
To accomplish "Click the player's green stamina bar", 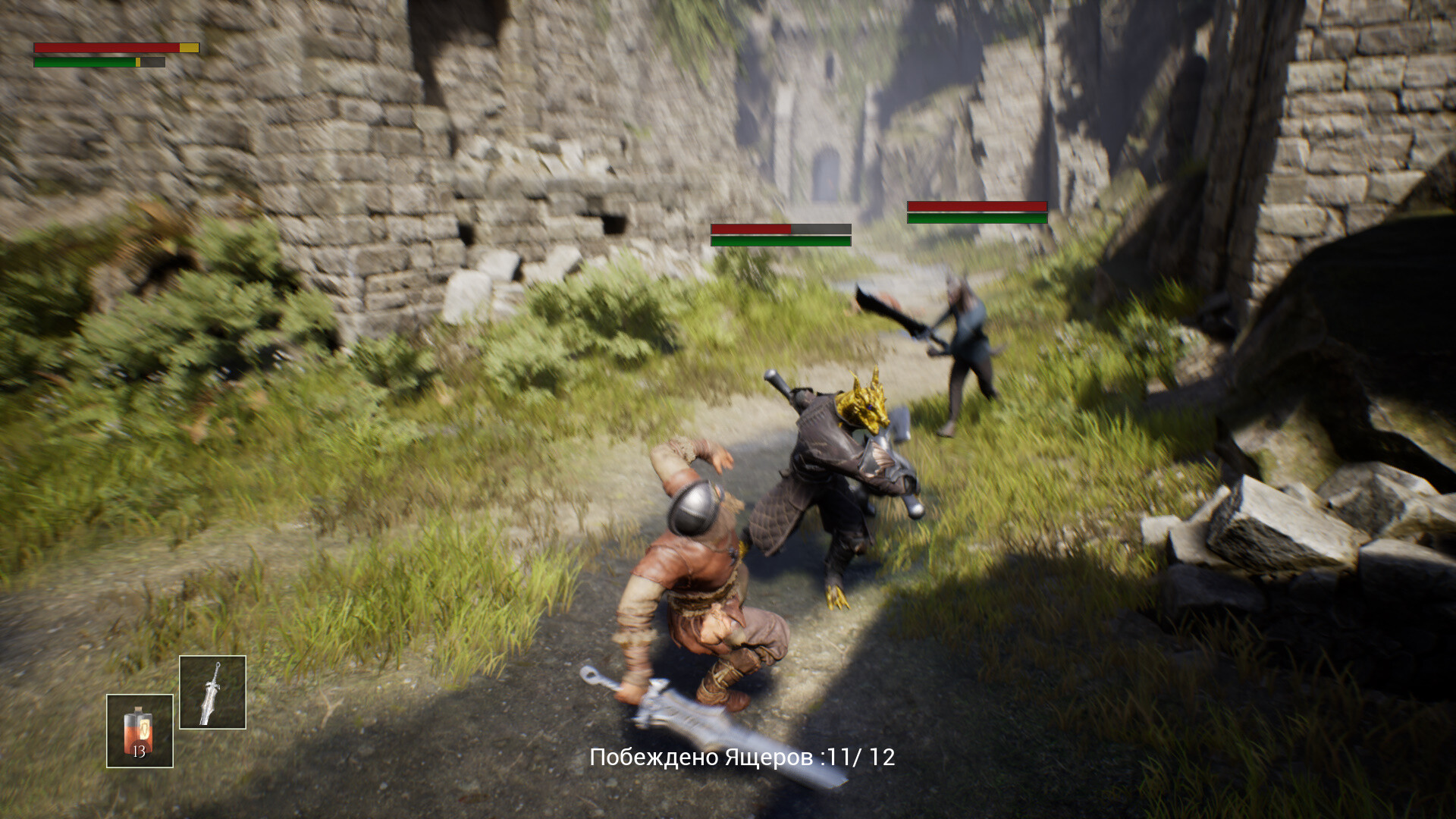I will pyautogui.click(x=83, y=64).
